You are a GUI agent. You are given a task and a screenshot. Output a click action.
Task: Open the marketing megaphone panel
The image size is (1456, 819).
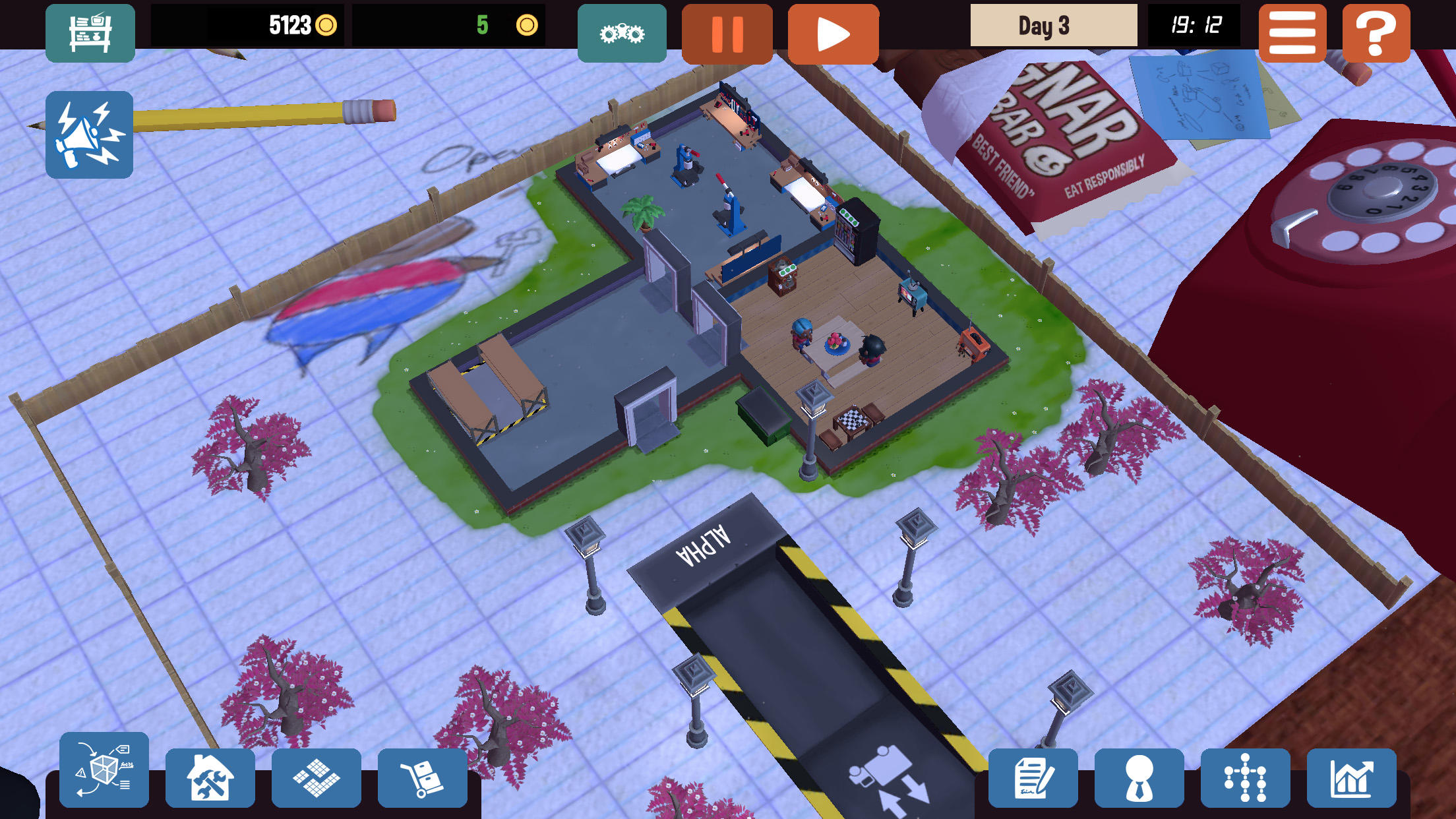tap(88, 135)
